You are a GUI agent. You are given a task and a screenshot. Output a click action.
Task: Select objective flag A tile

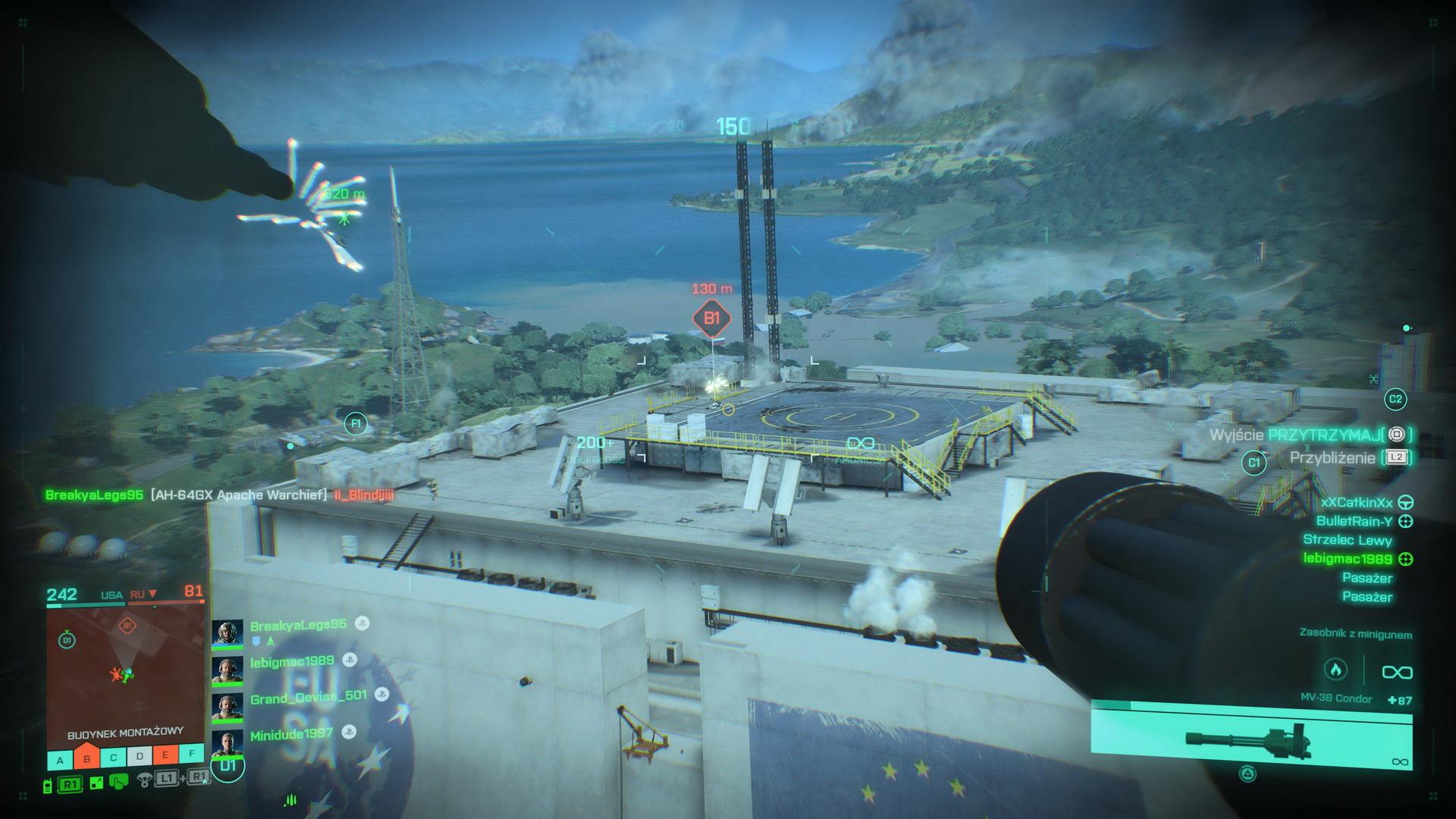(61, 758)
